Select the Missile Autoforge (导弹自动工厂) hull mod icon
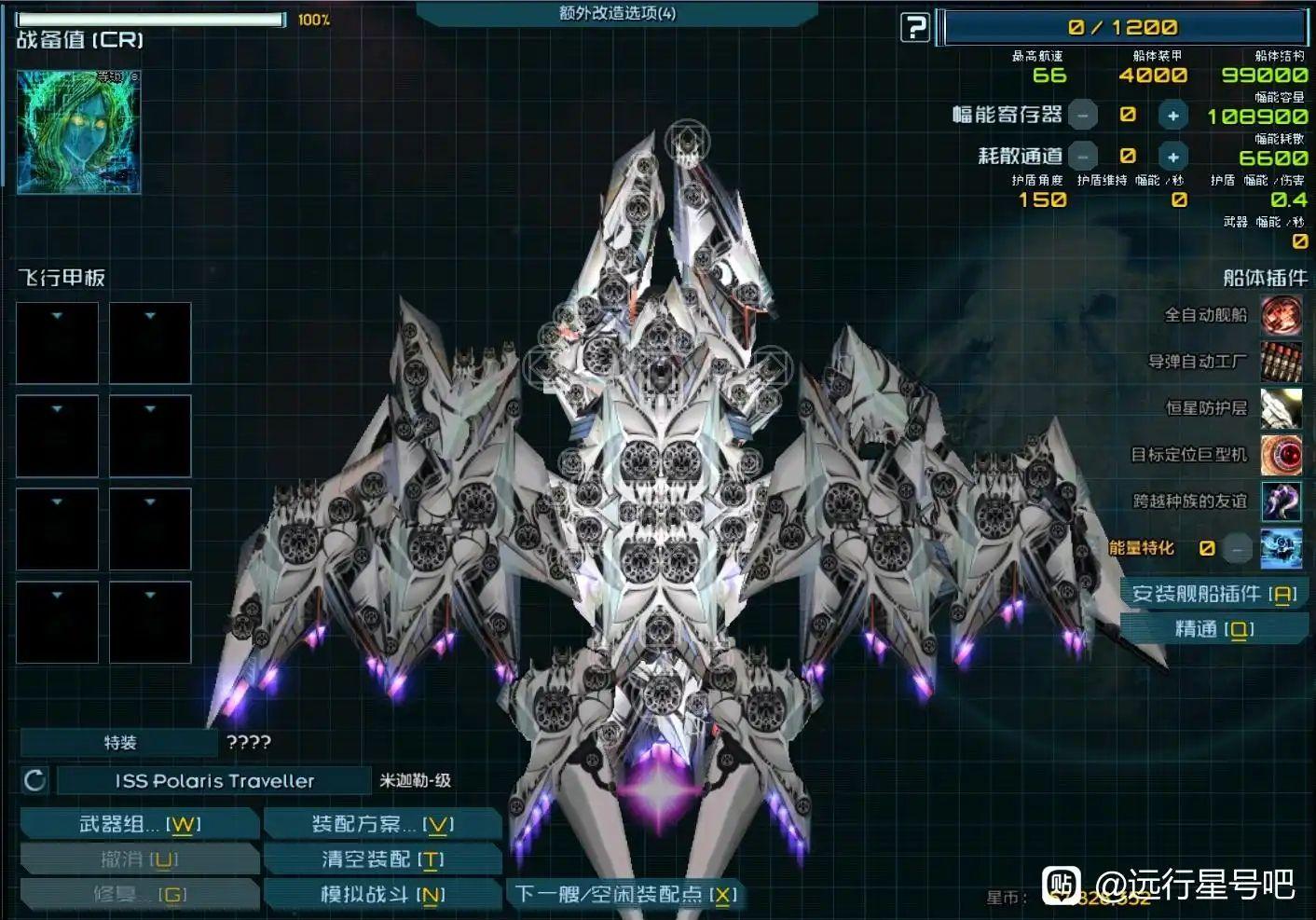The height and width of the screenshot is (920, 1316). [x=1281, y=362]
